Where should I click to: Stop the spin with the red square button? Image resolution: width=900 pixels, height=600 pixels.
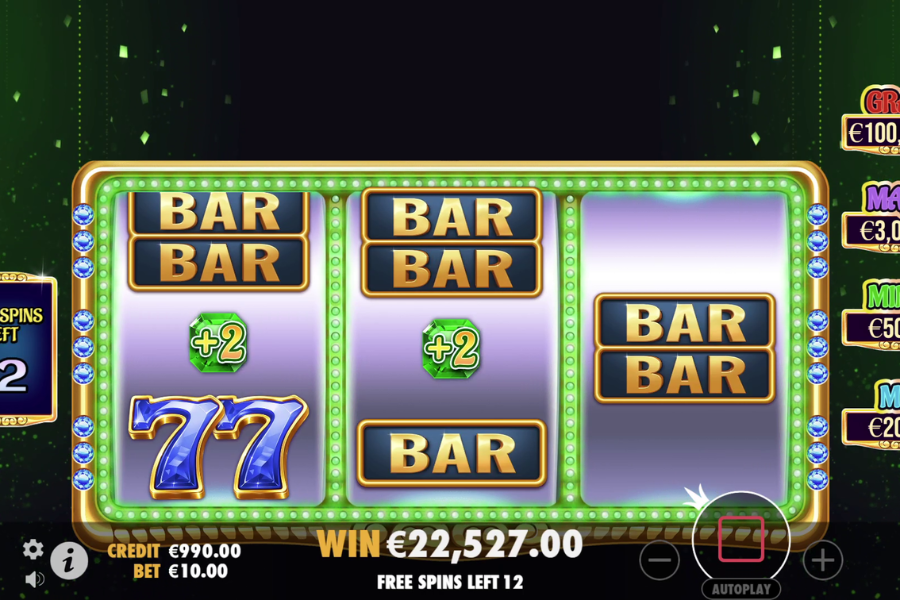click(x=741, y=539)
